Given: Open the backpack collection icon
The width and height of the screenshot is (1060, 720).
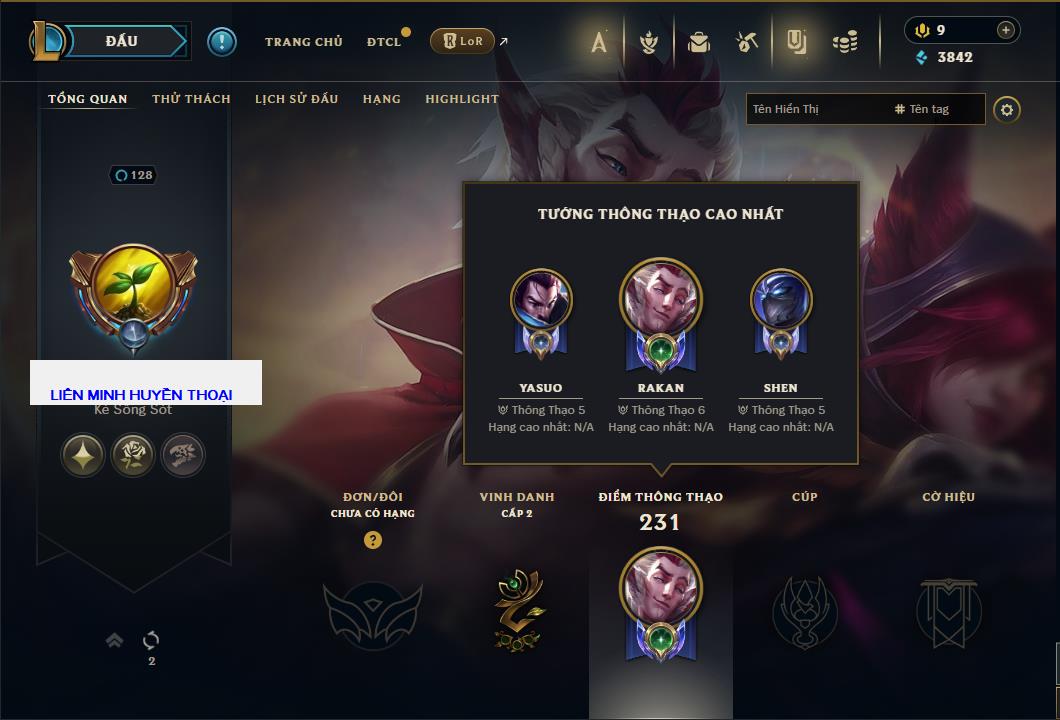Looking at the screenshot, I should pyautogui.click(x=698, y=42).
